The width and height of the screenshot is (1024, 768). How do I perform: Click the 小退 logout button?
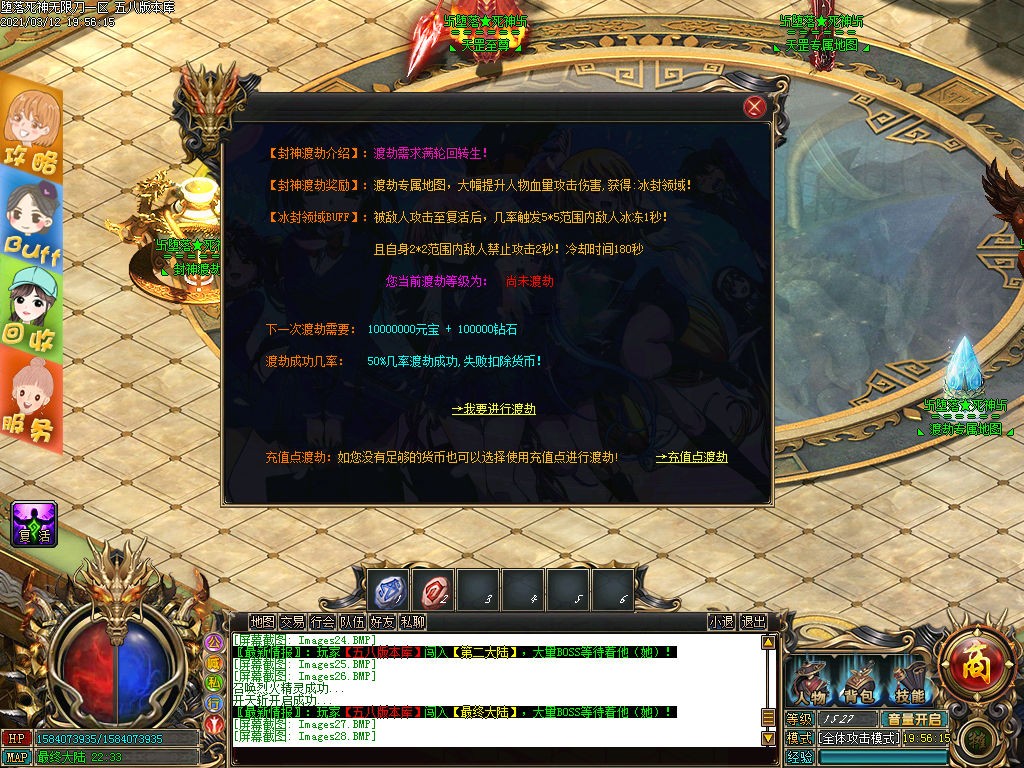click(721, 622)
